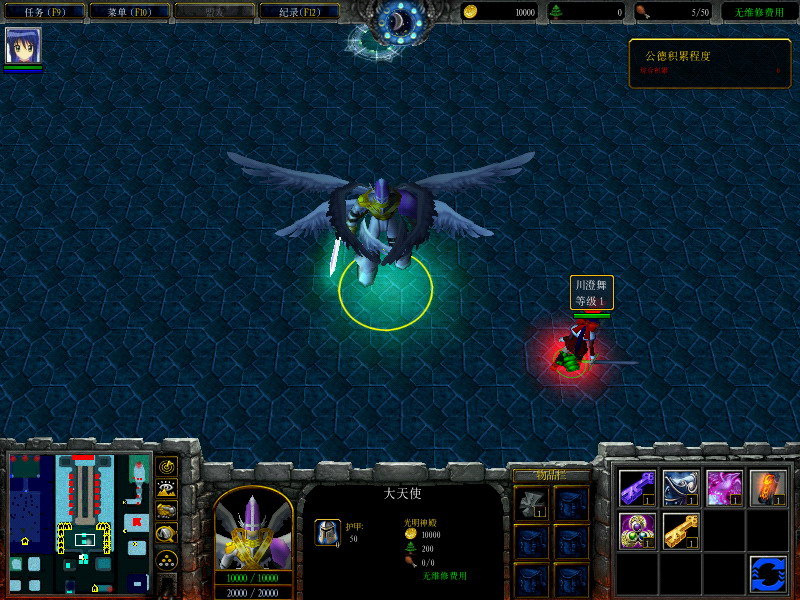Click the blue and silver helmet icon

pos(680,487)
